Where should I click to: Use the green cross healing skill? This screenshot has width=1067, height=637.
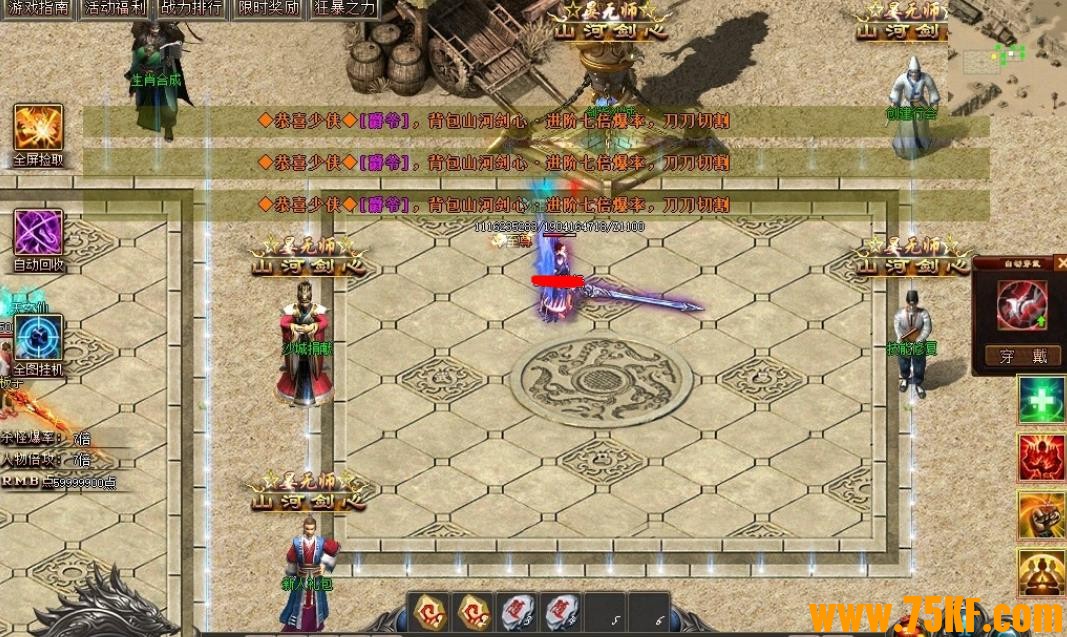pyautogui.click(x=1041, y=400)
